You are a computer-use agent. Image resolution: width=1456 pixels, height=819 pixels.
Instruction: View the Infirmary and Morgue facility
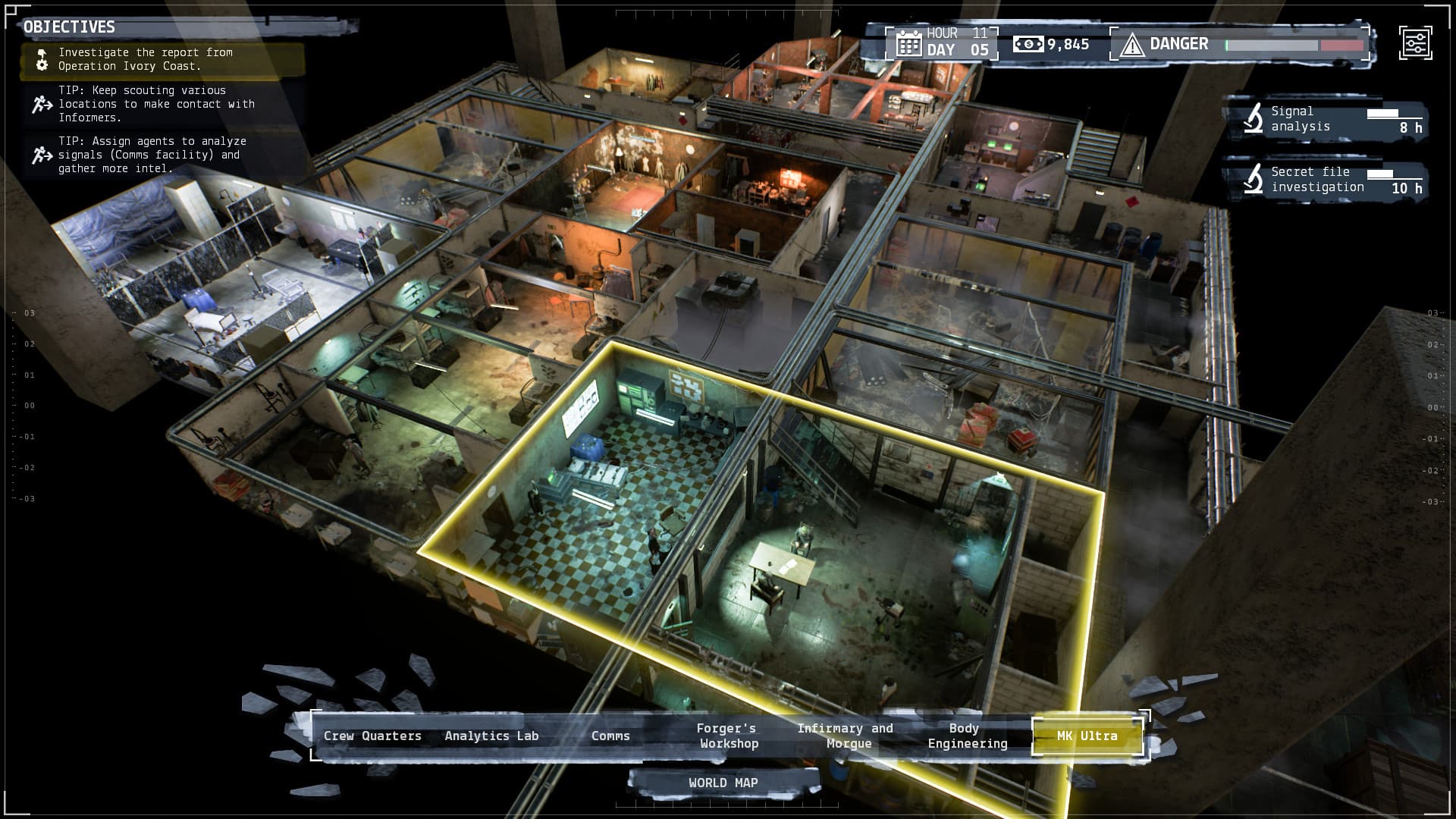[846, 736]
